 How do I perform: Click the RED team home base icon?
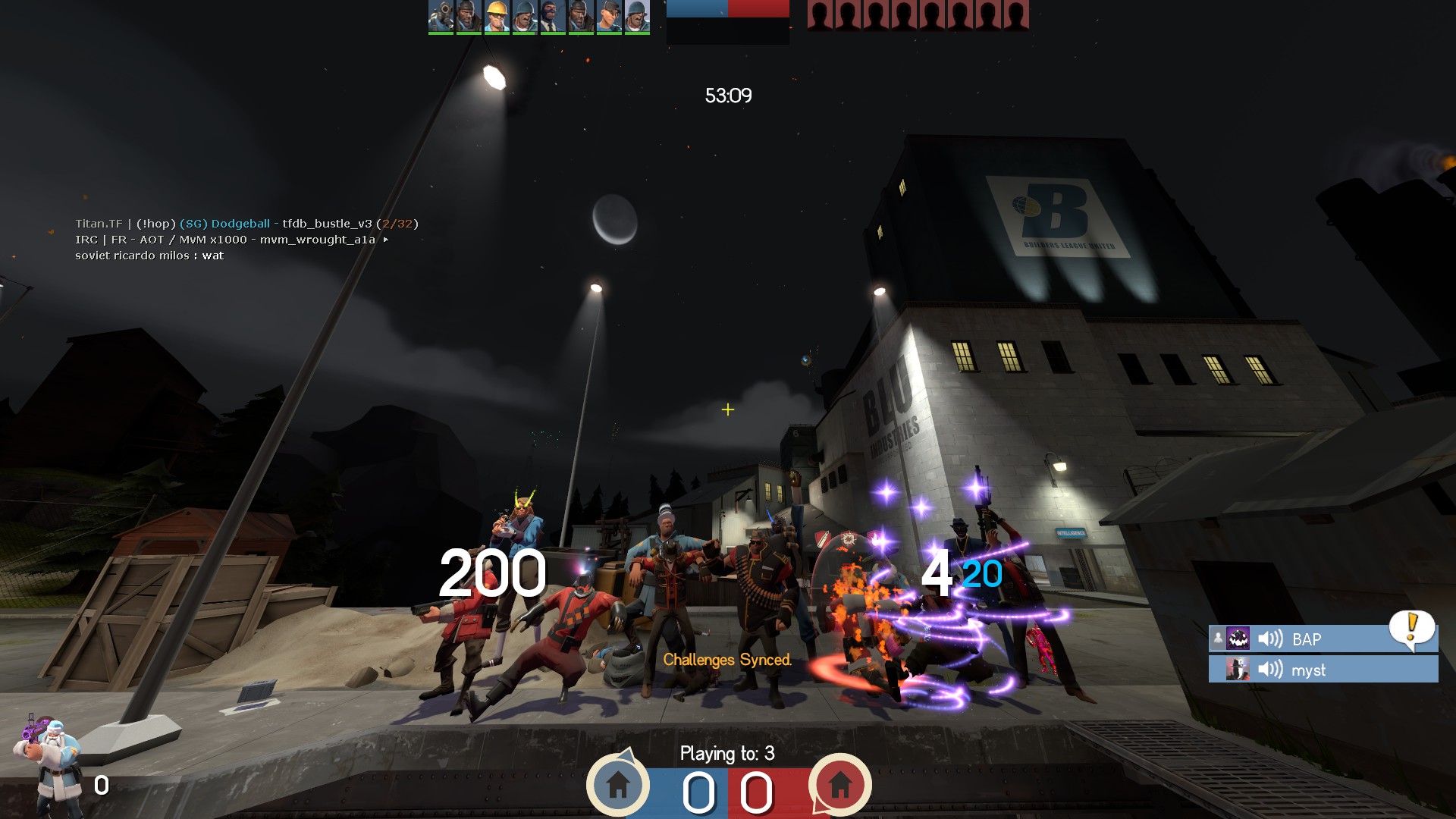839,785
